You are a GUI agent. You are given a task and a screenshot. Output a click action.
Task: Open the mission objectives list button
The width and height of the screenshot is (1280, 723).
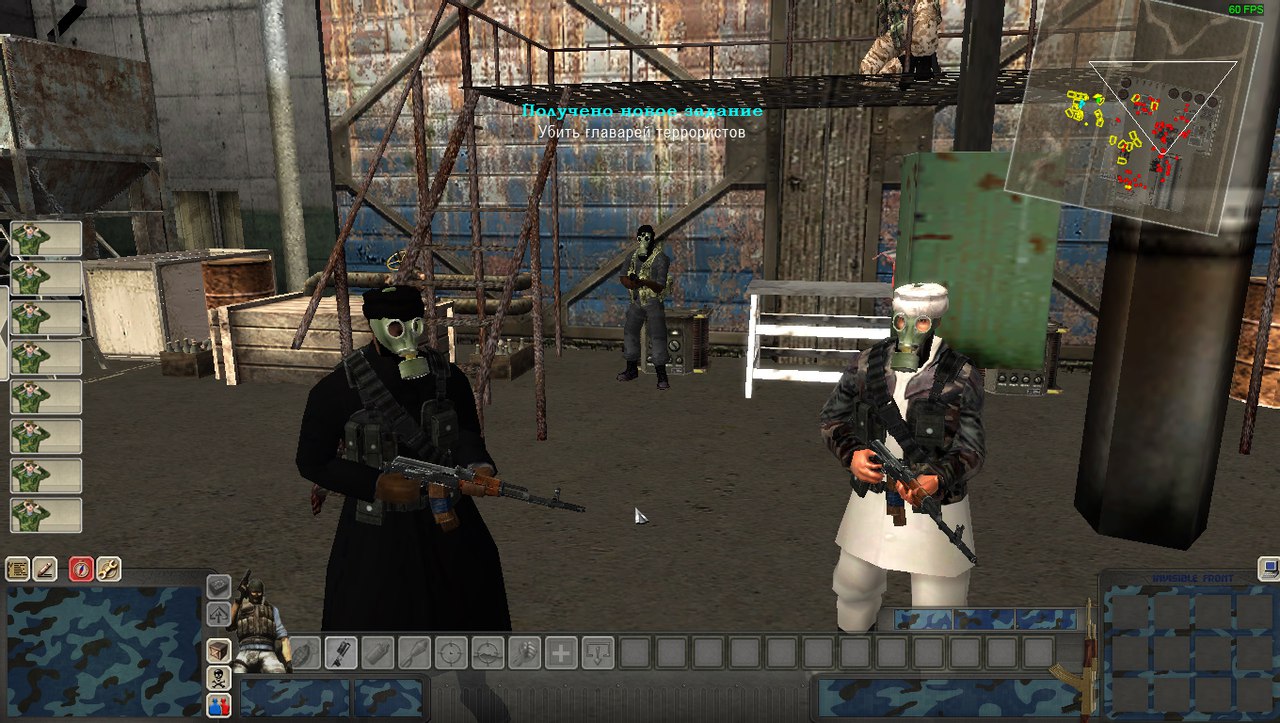tap(17, 570)
